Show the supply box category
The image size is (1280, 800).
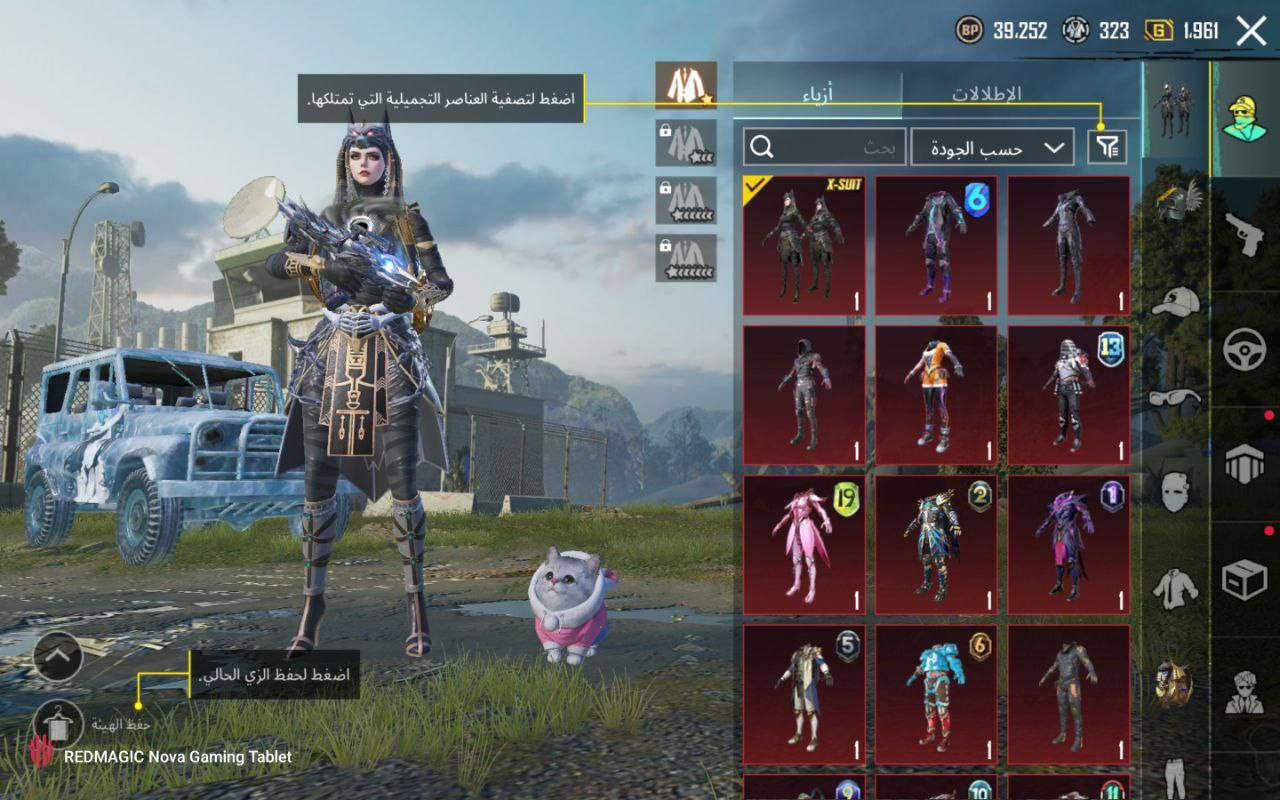pyautogui.click(x=1245, y=579)
